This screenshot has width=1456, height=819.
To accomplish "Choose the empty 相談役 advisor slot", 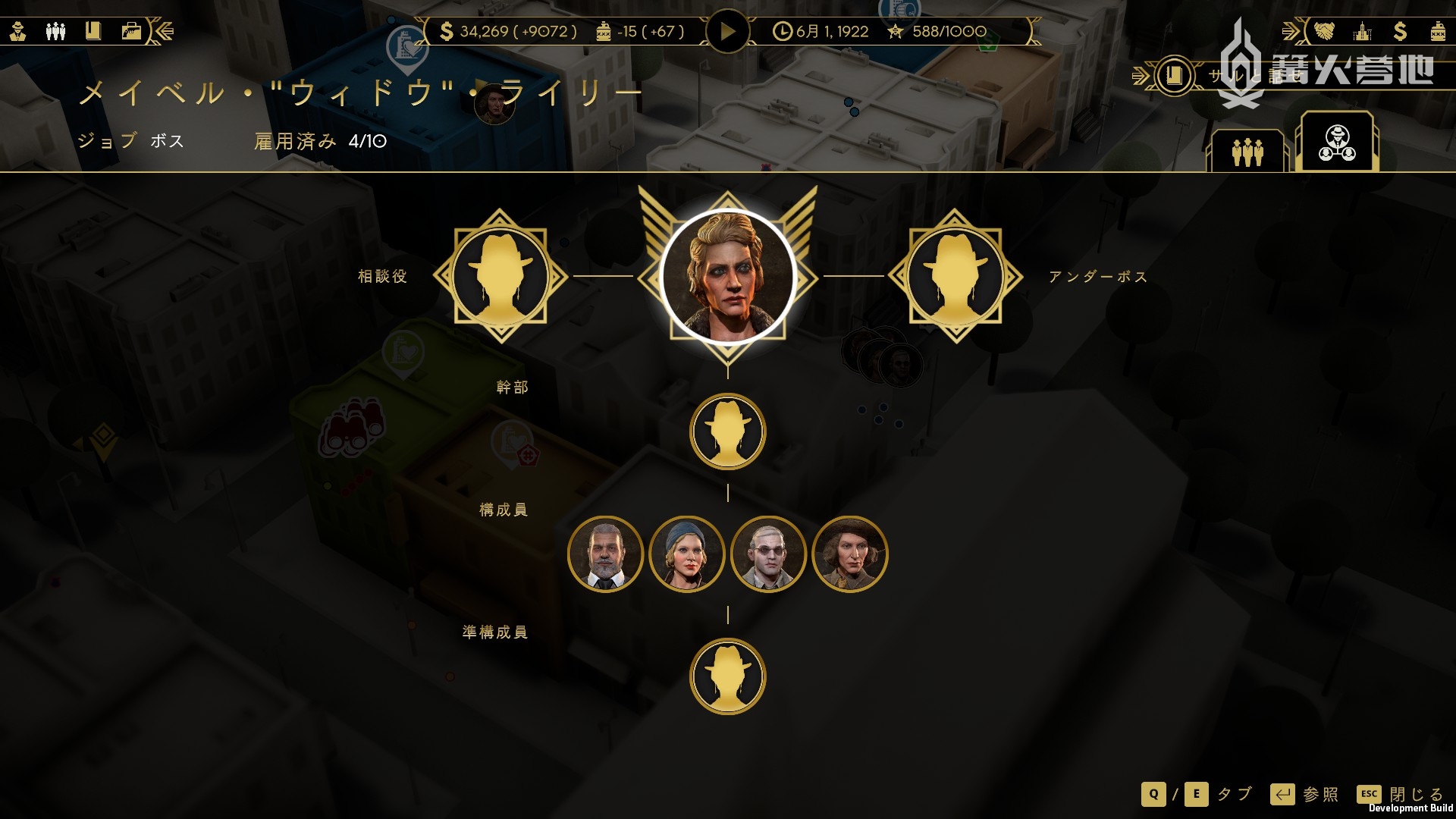I will click(x=500, y=277).
